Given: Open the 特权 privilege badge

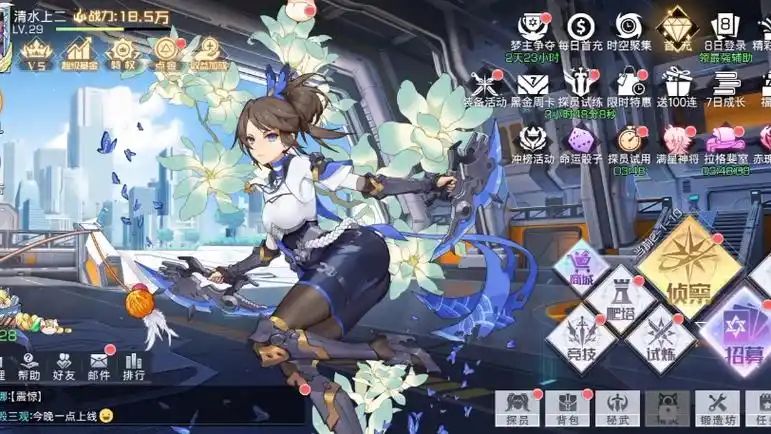Looking at the screenshot, I should 123,53.
